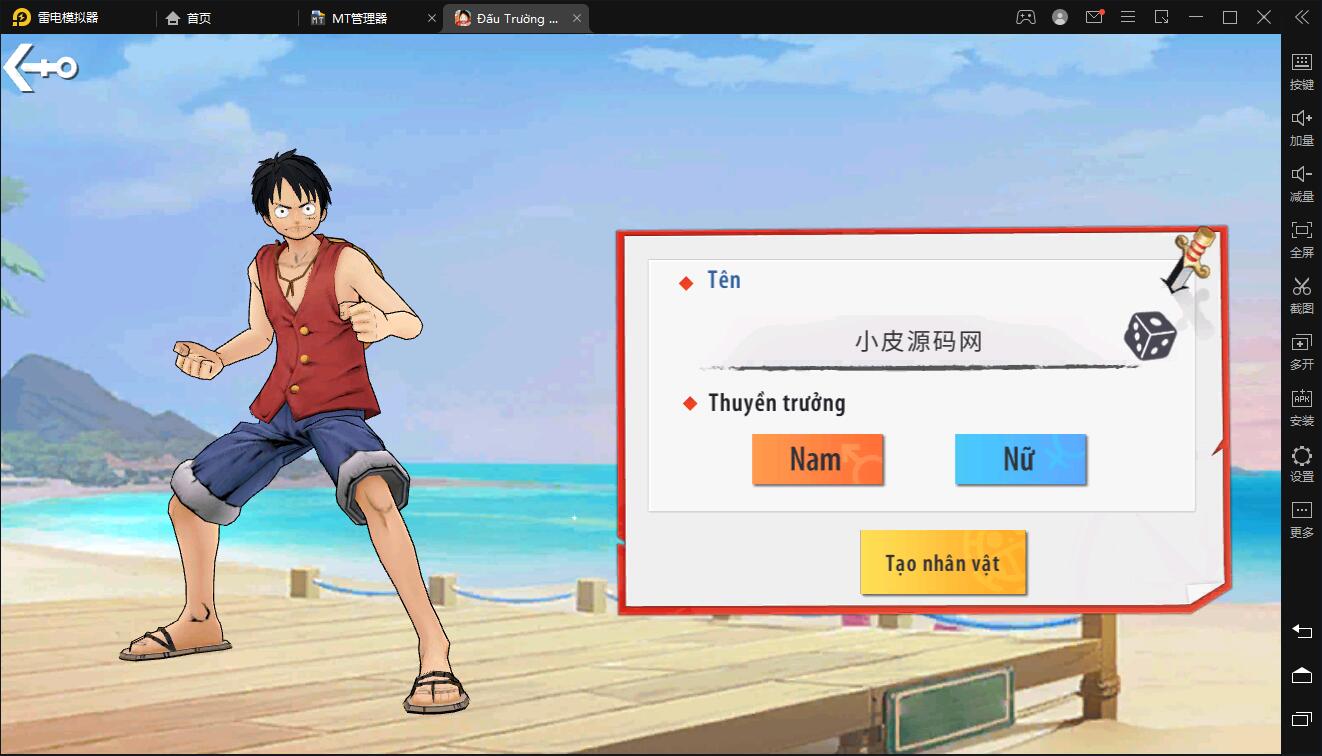Go back using the in-game arrow button
Image resolution: width=1322 pixels, height=756 pixels.
point(40,67)
